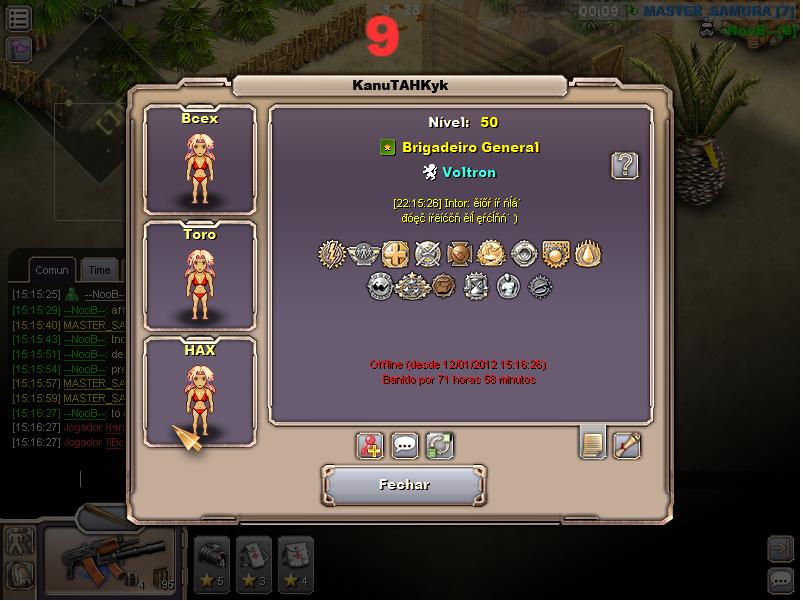Select the Toro character portrait

pos(200,275)
